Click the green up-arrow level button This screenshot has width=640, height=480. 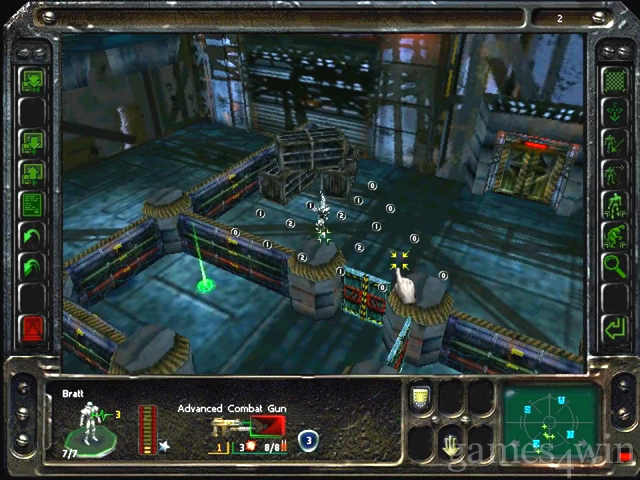coord(33,172)
